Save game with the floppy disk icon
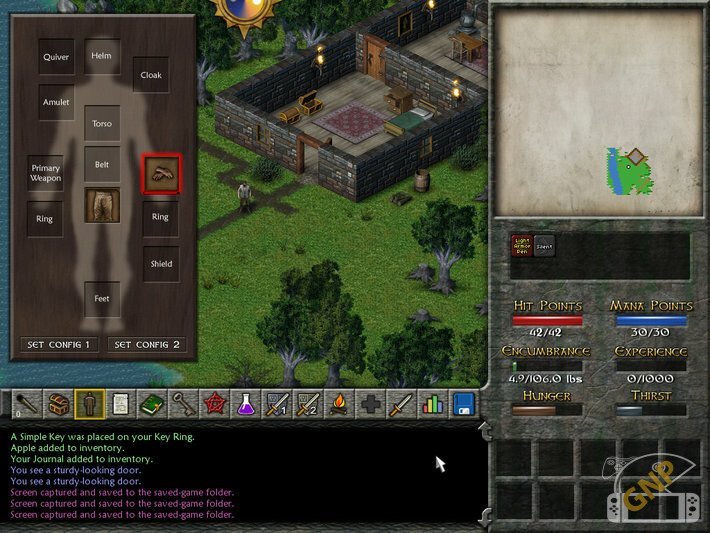The height and width of the screenshot is (533, 710). 464,404
